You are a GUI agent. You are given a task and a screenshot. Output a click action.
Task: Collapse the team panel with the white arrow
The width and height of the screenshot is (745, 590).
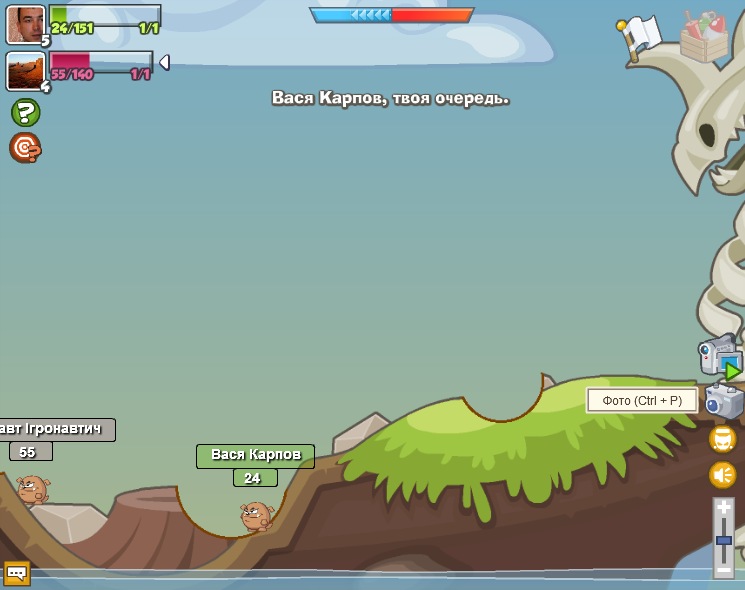[x=164, y=62]
